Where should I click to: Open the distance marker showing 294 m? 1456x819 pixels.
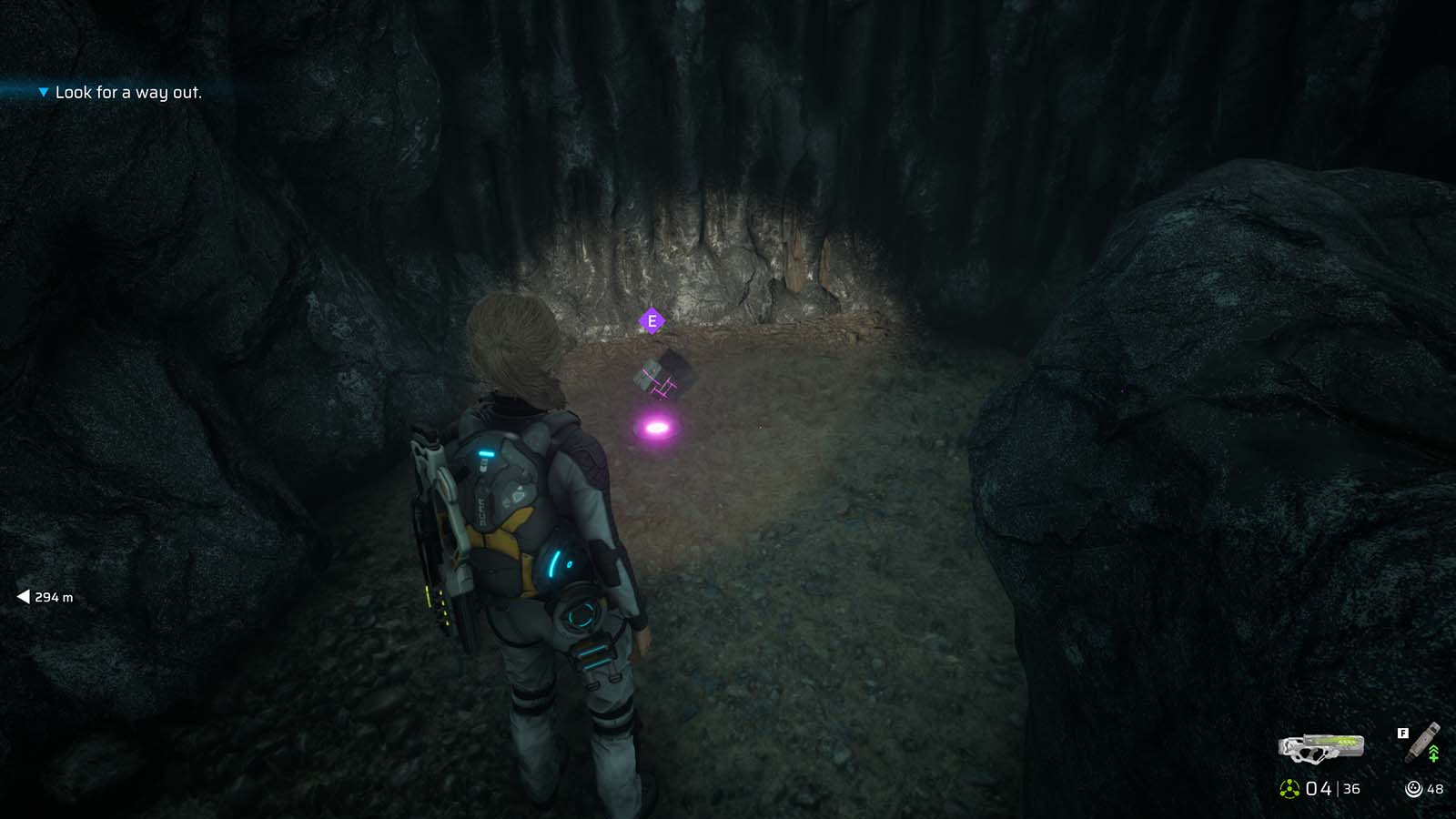[x=53, y=599]
